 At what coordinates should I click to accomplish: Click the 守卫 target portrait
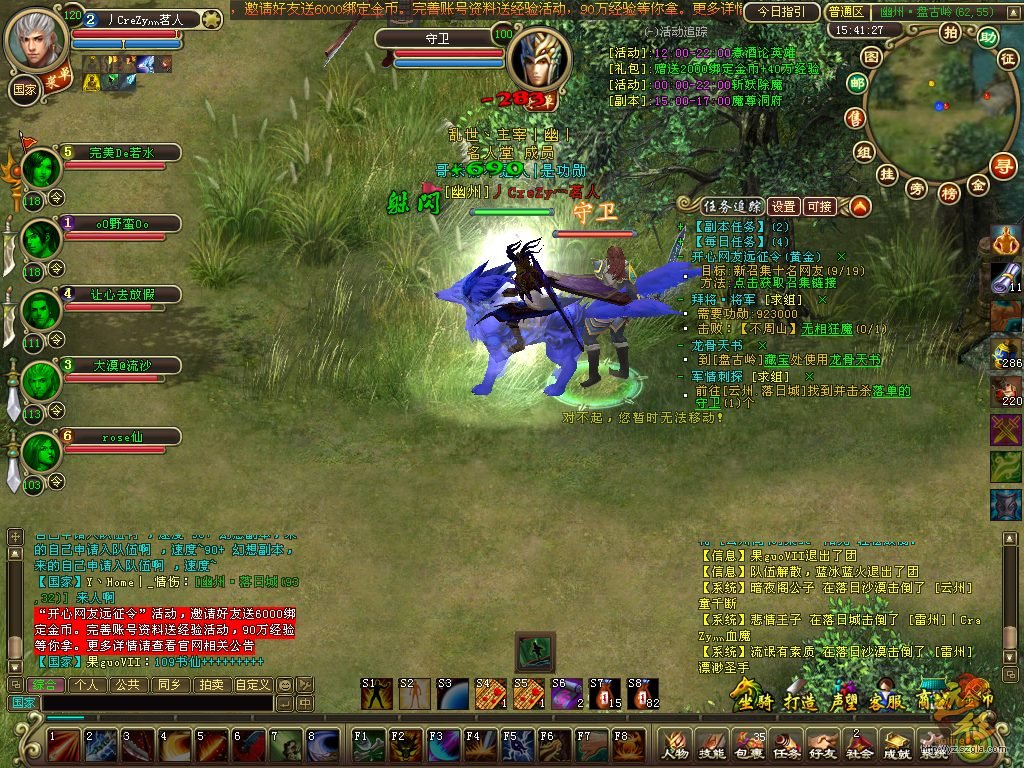tap(539, 58)
